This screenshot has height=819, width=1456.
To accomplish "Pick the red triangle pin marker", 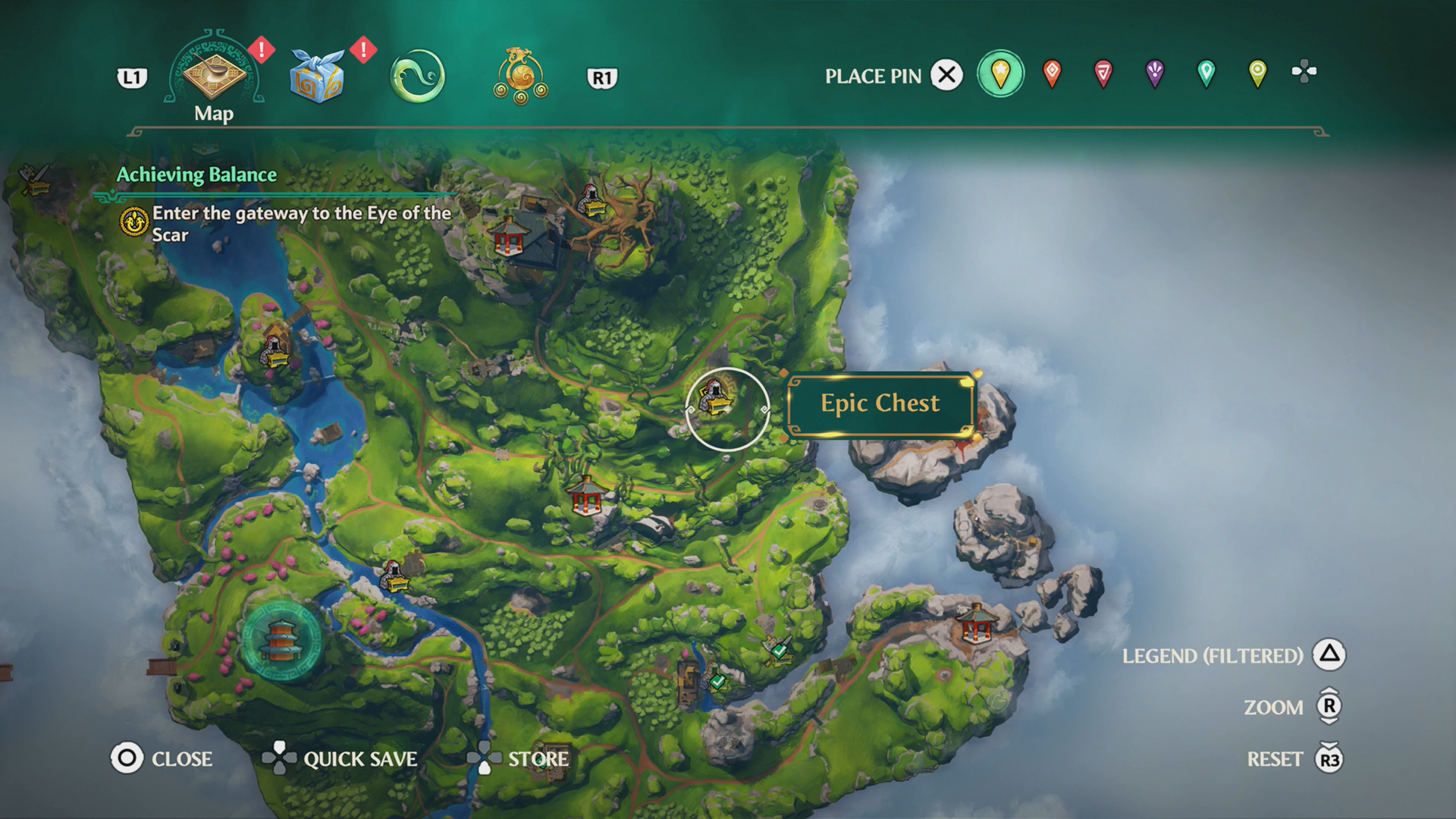I will (1103, 73).
